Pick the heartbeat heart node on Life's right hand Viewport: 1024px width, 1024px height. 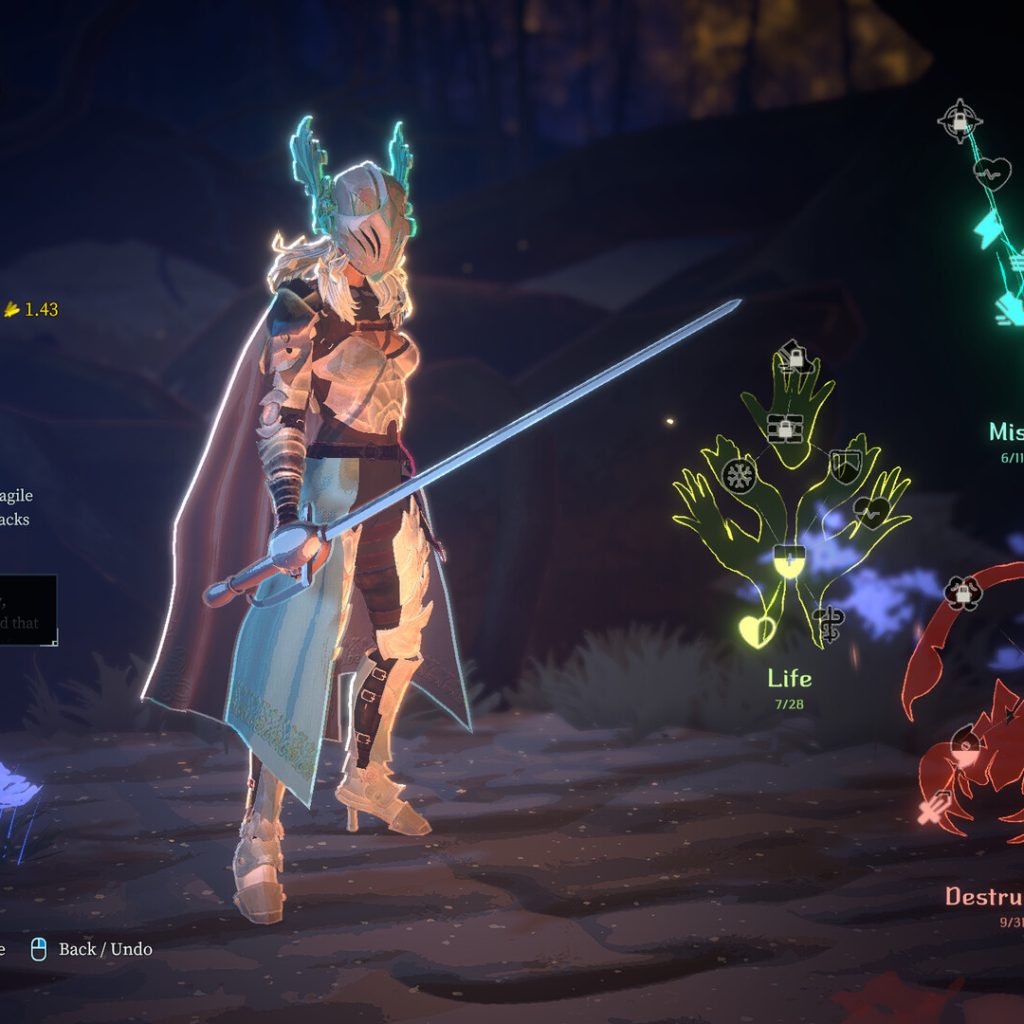pos(870,513)
